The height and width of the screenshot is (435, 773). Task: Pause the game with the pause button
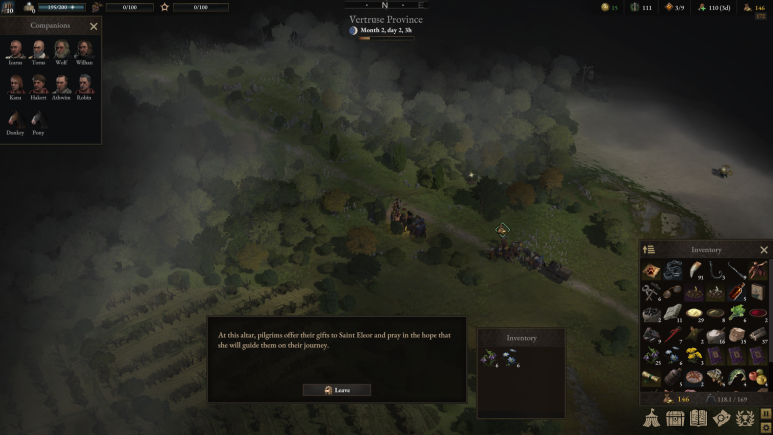(x=766, y=412)
